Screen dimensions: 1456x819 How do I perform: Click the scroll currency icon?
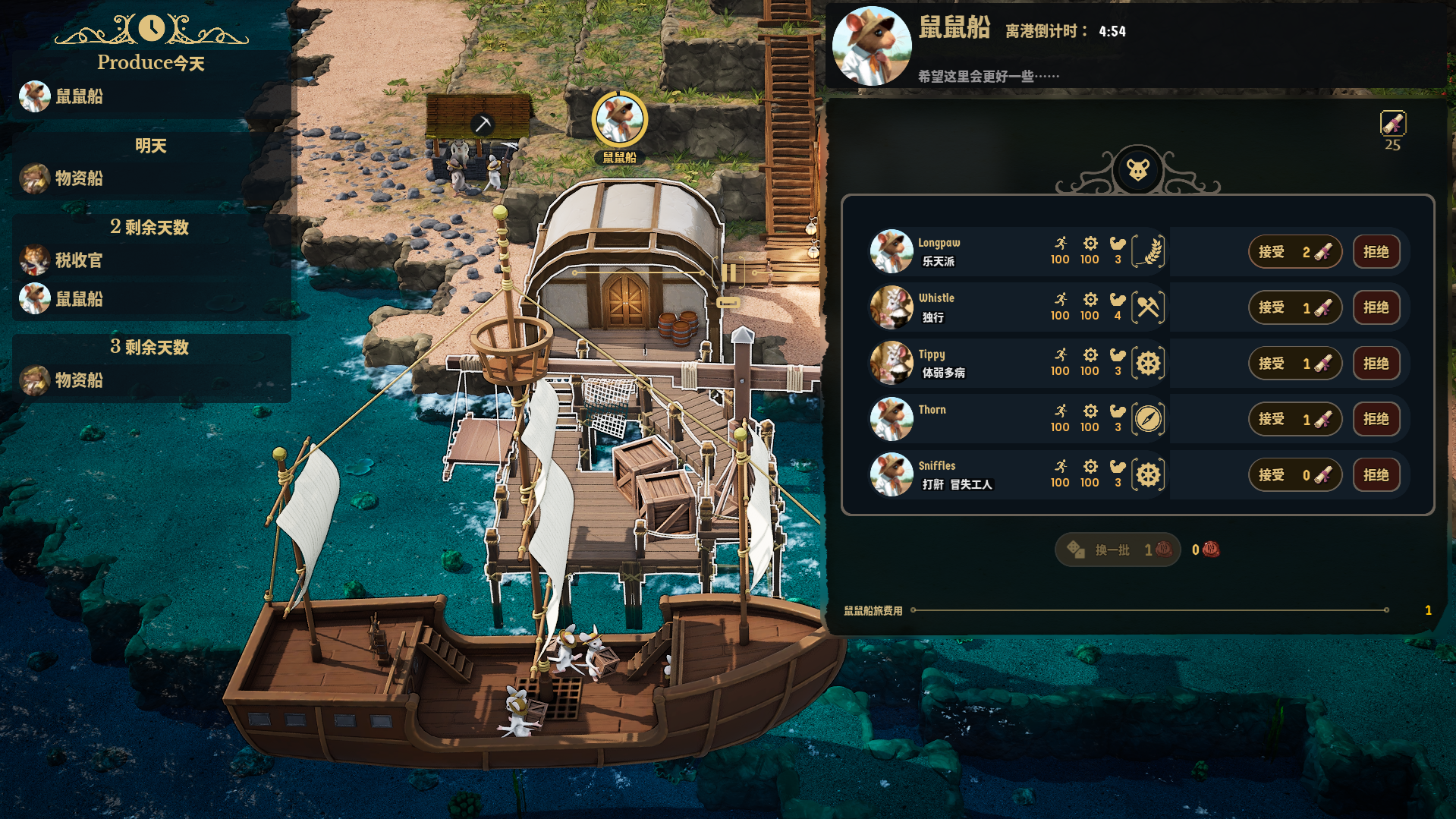coord(1392,123)
